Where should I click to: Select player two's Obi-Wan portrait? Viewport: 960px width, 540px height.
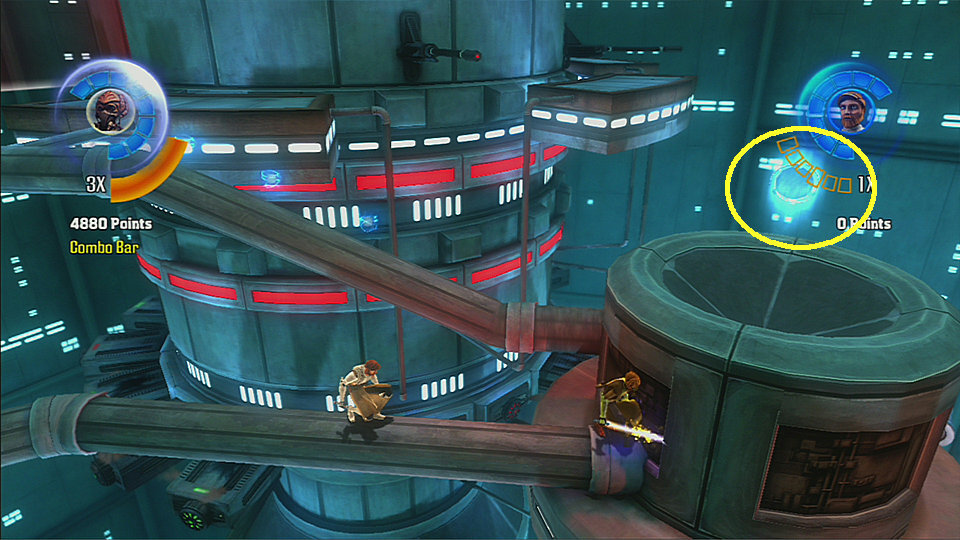[x=851, y=112]
